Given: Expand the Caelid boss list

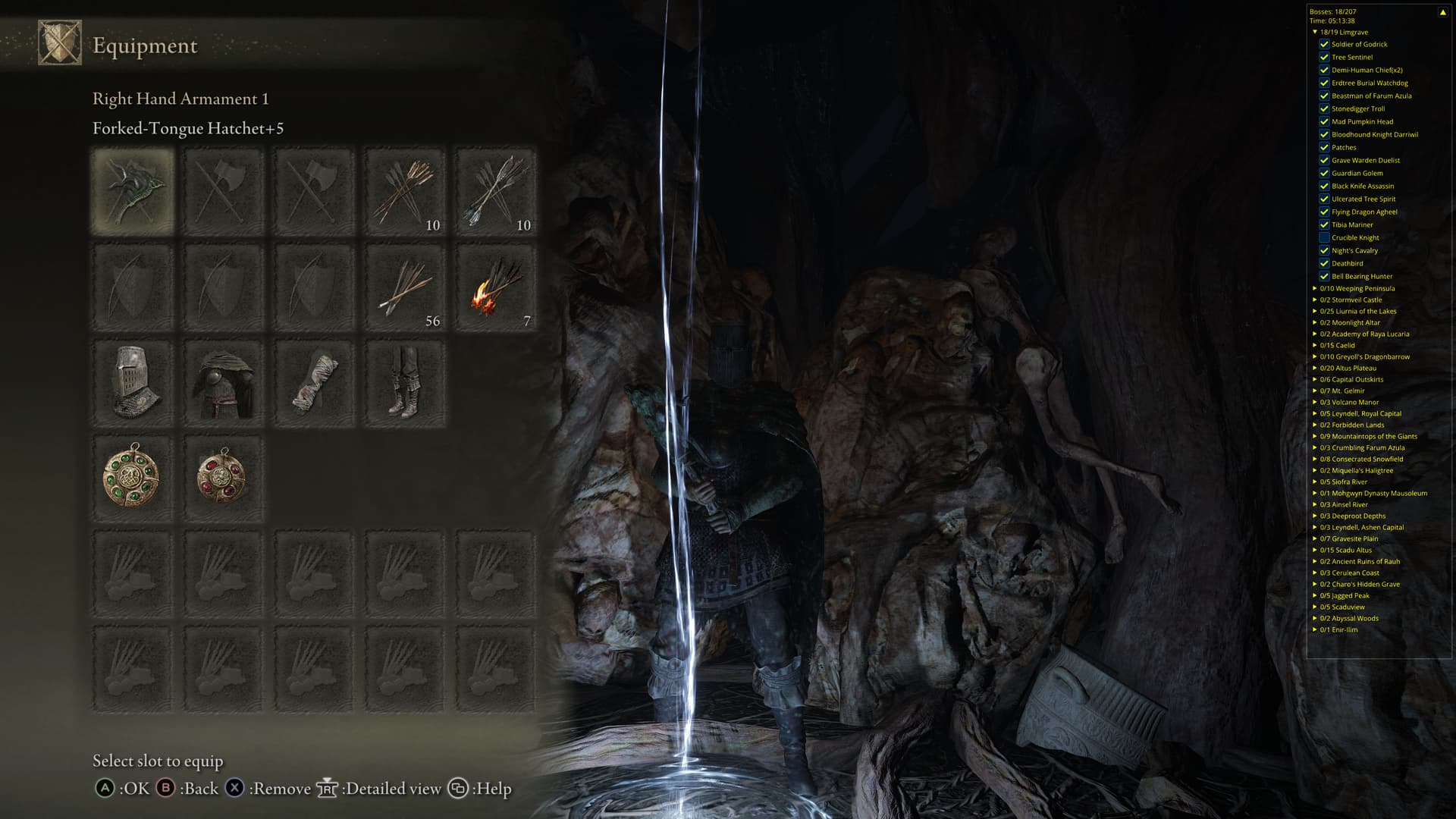Looking at the screenshot, I should coord(1315,345).
